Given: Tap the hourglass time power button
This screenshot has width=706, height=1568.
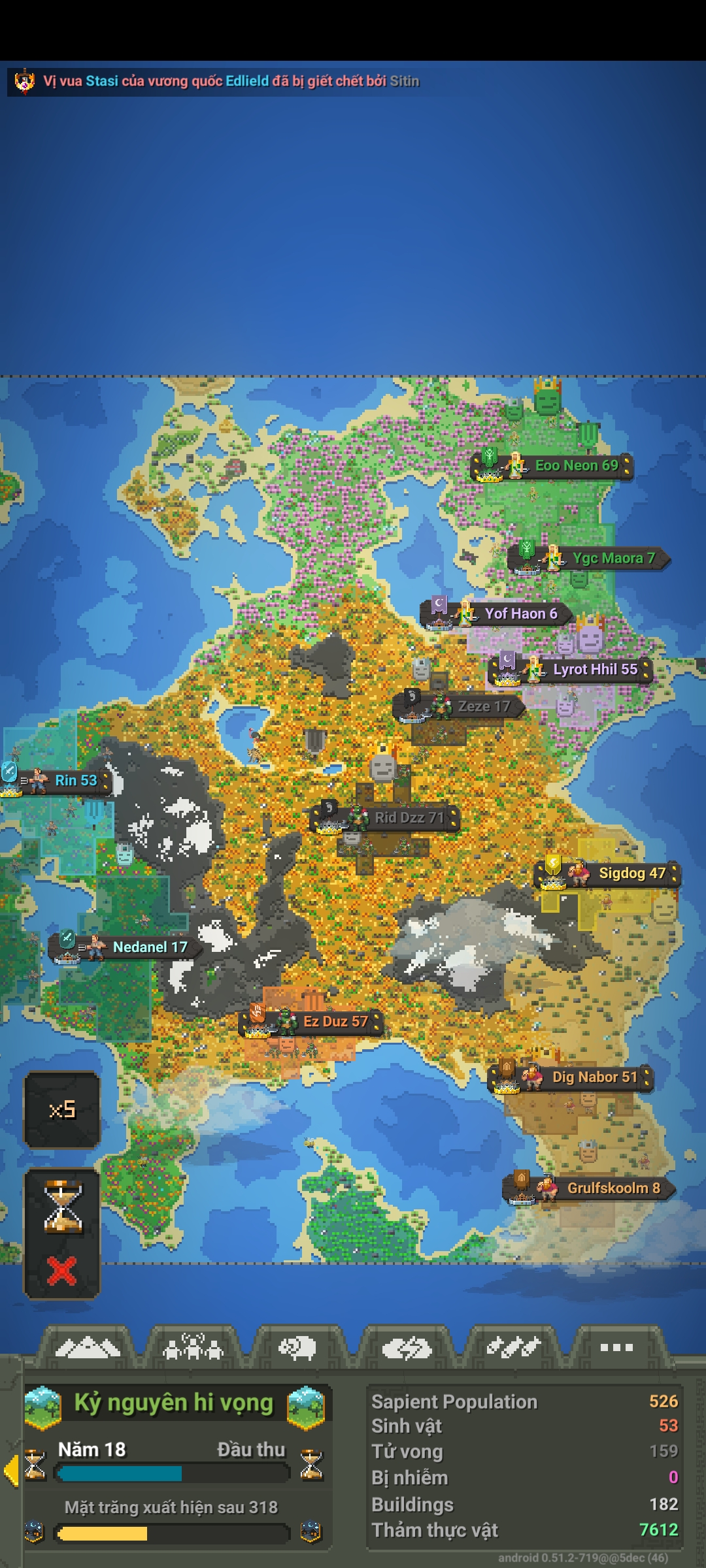Looking at the screenshot, I should coord(62,1206).
